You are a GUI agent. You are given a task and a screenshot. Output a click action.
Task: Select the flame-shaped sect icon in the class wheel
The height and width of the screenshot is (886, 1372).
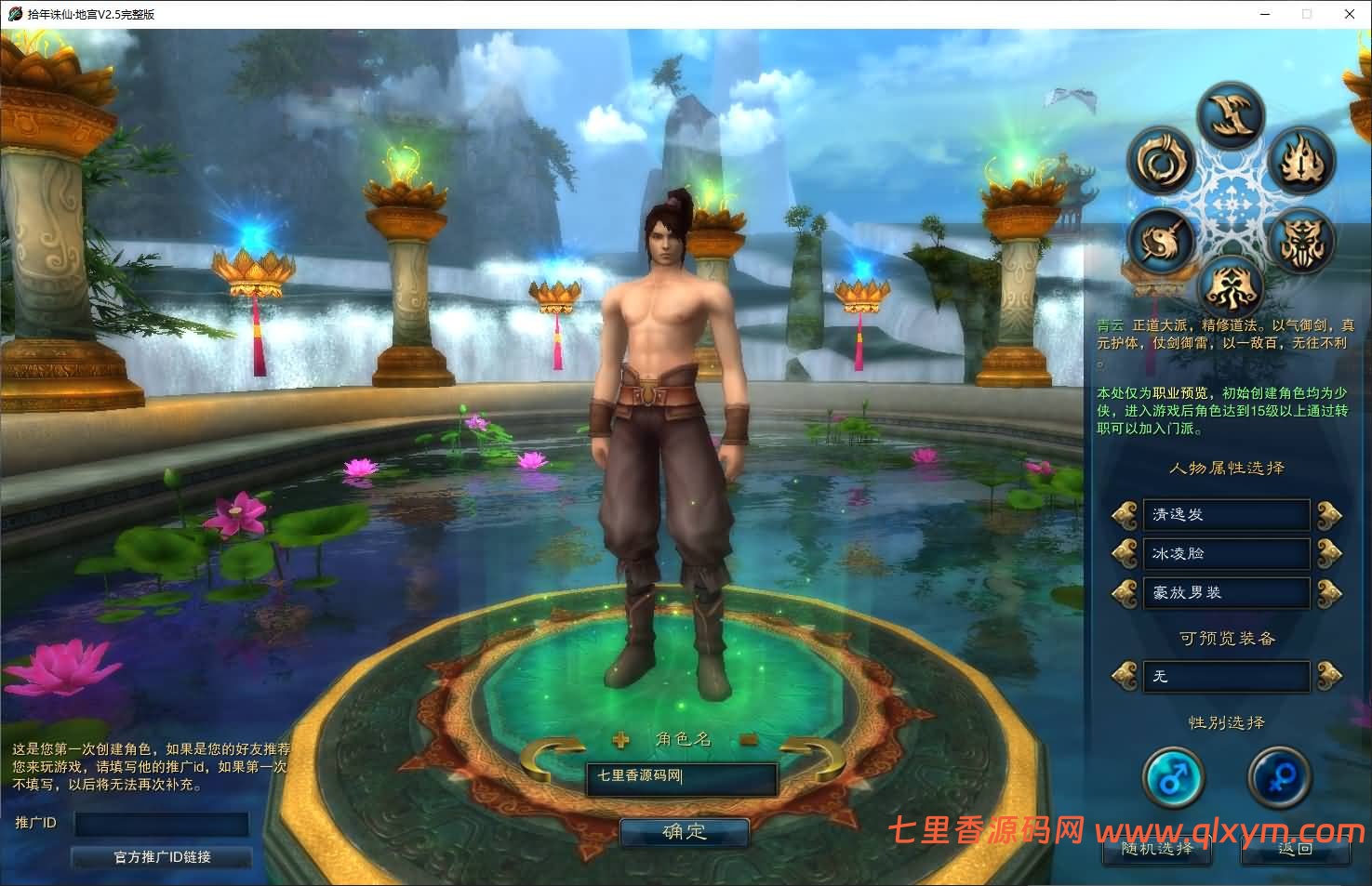[x=1300, y=160]
